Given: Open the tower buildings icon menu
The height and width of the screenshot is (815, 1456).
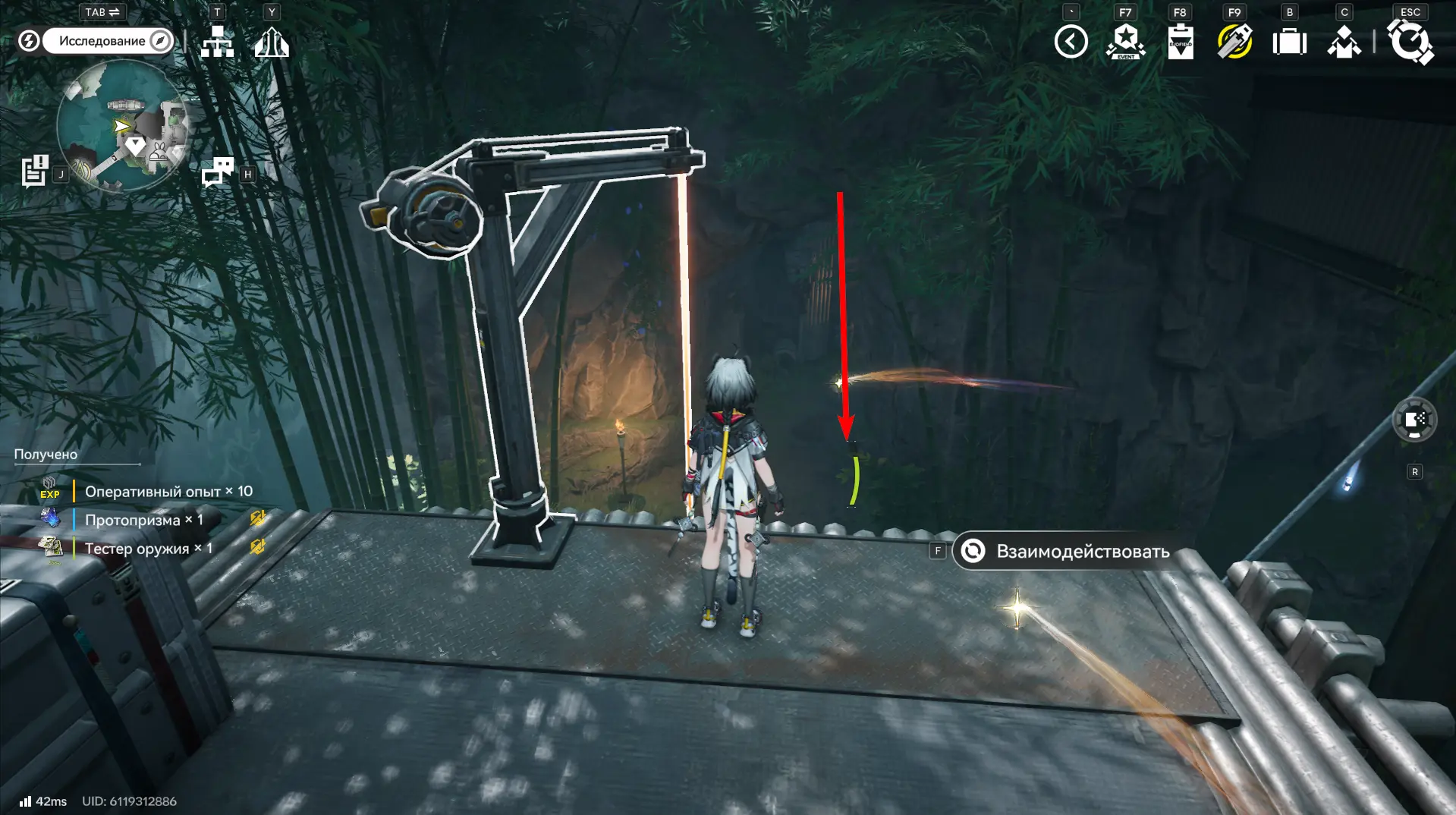Looking at the screenshot, I should click(272, 42).
